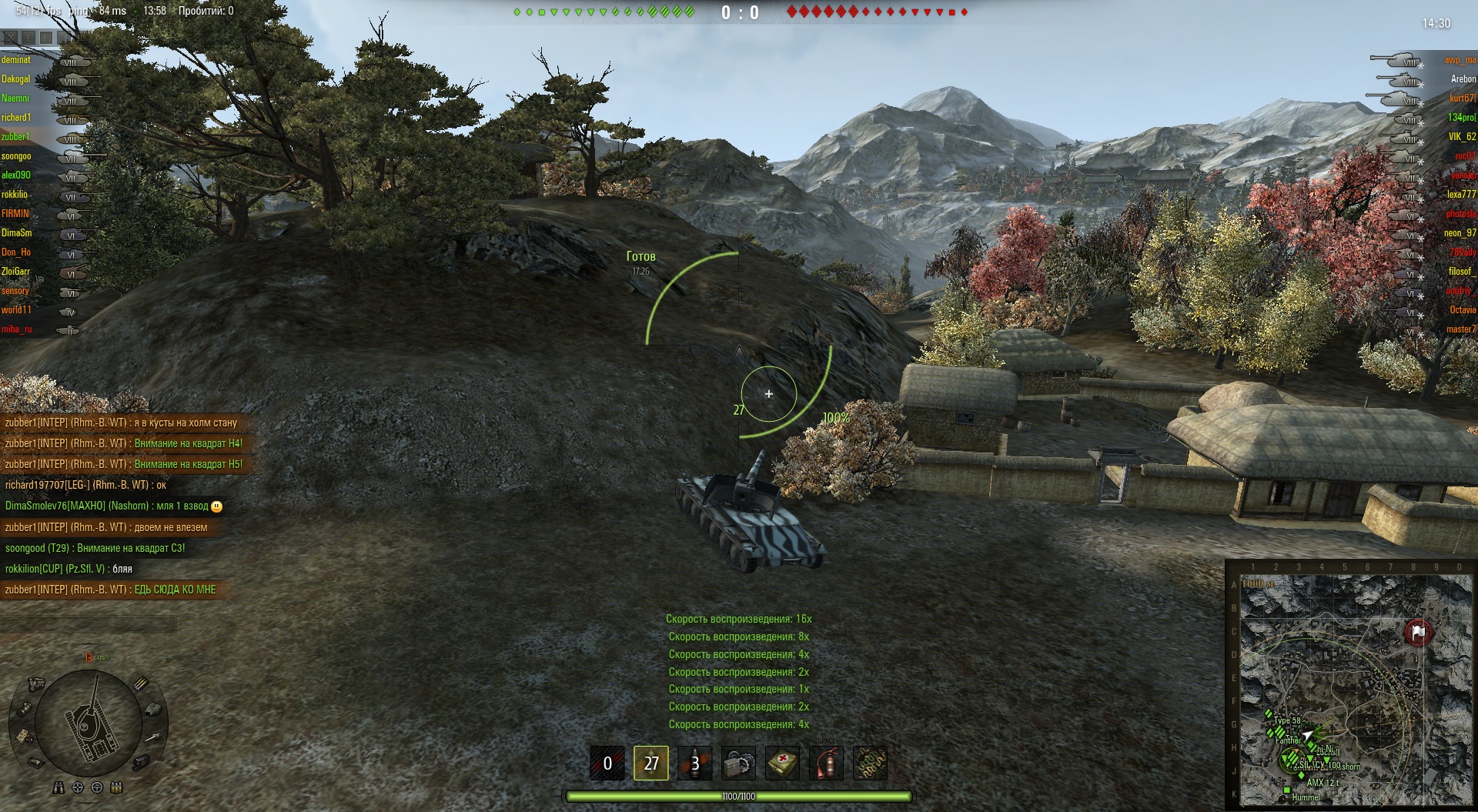Viewport: 1478px width, 812px height.
Task: Click the camouflage net equipment slot
Action: pos(870,763)
